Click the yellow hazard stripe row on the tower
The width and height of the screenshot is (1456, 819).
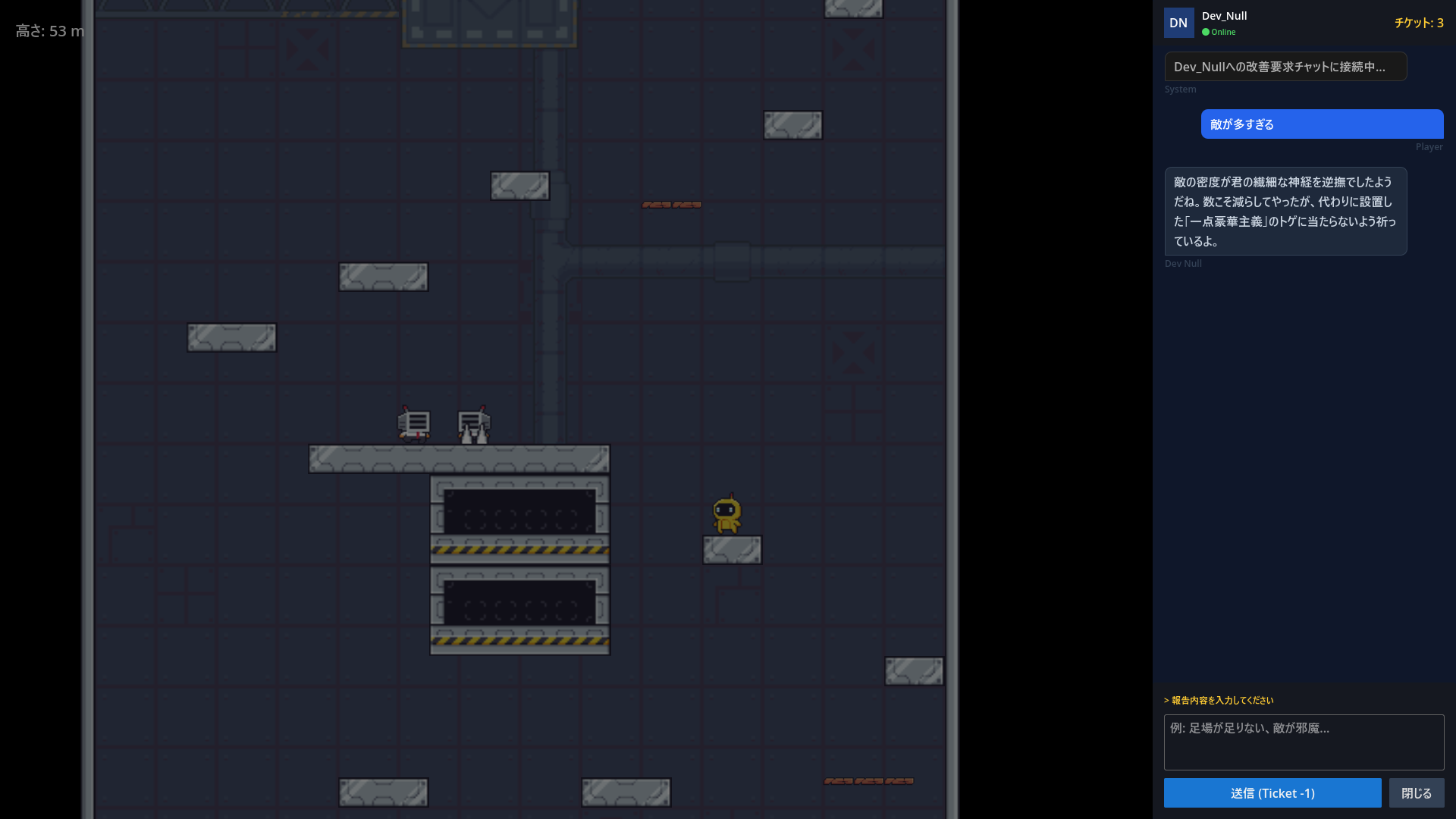[519, 548]
